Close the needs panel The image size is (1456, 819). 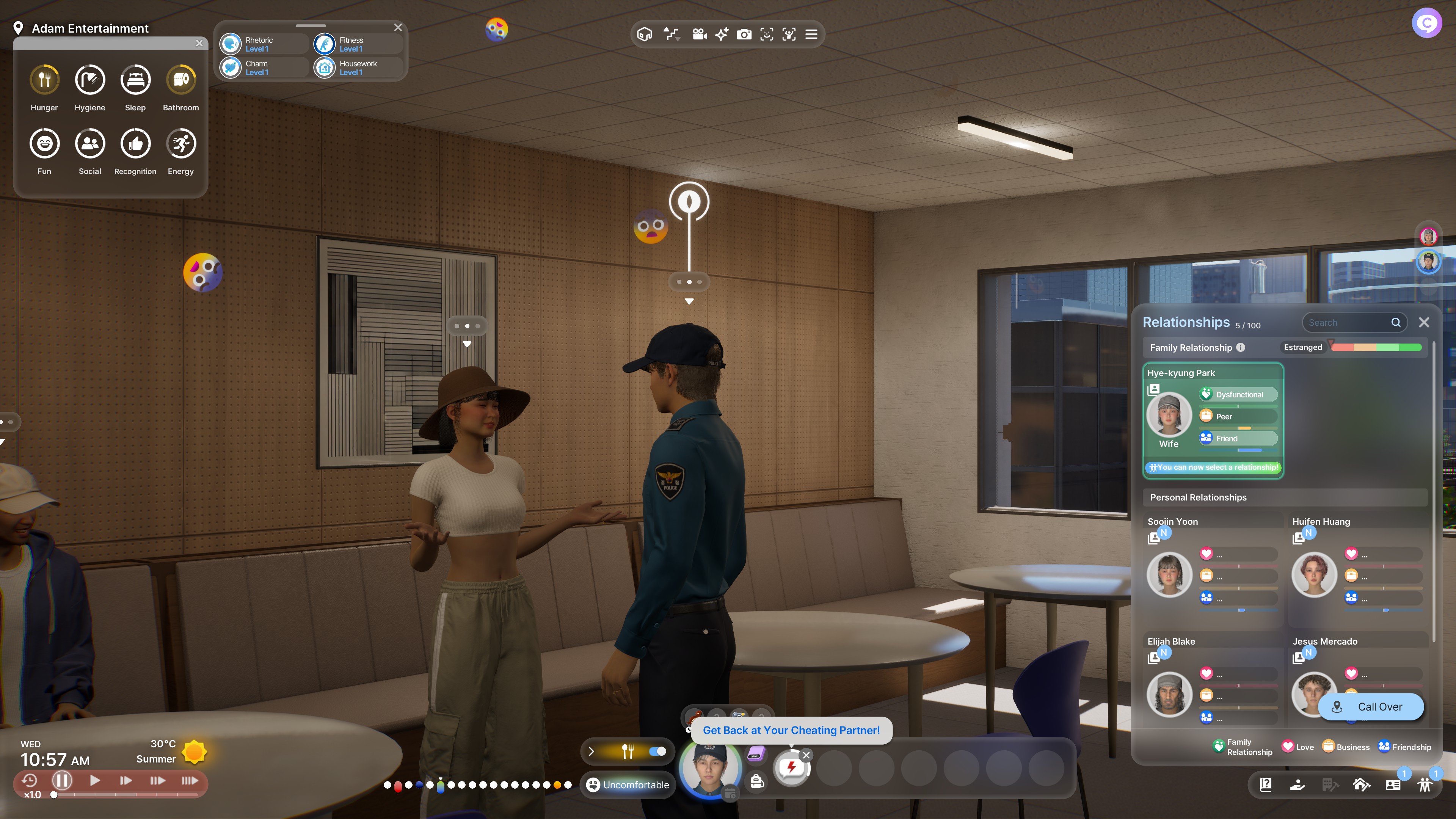[x=199, y=43]
